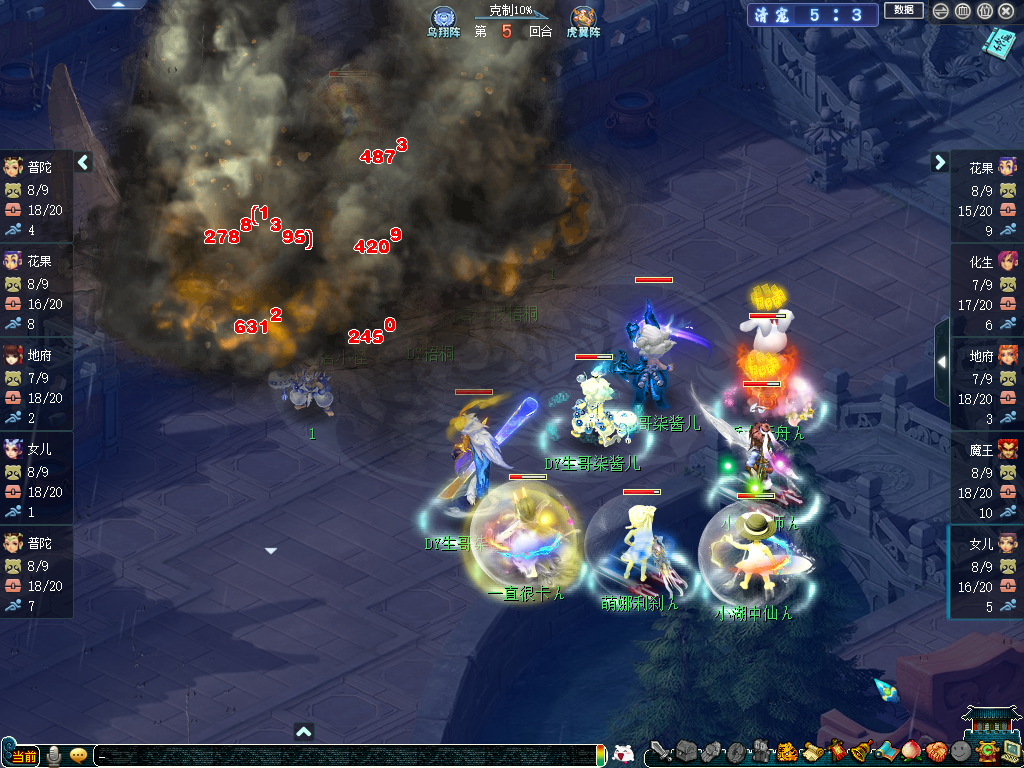
Task: Open the chat emoticon bubble
Action: pyautogui.click(x=78, y=755)
